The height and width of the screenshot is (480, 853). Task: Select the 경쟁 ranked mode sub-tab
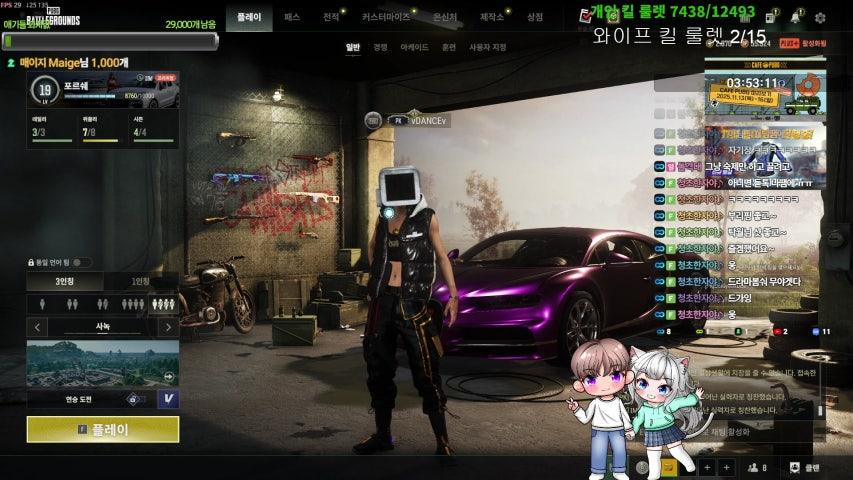click(380, 47)
